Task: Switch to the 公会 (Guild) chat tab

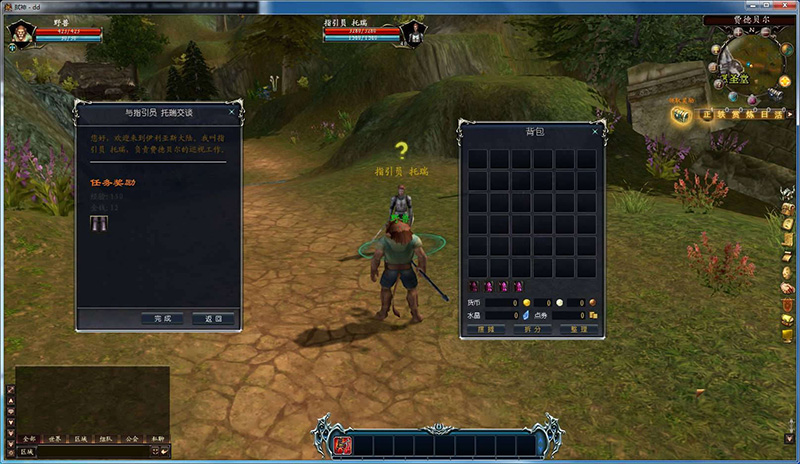Action: (132, 439)
